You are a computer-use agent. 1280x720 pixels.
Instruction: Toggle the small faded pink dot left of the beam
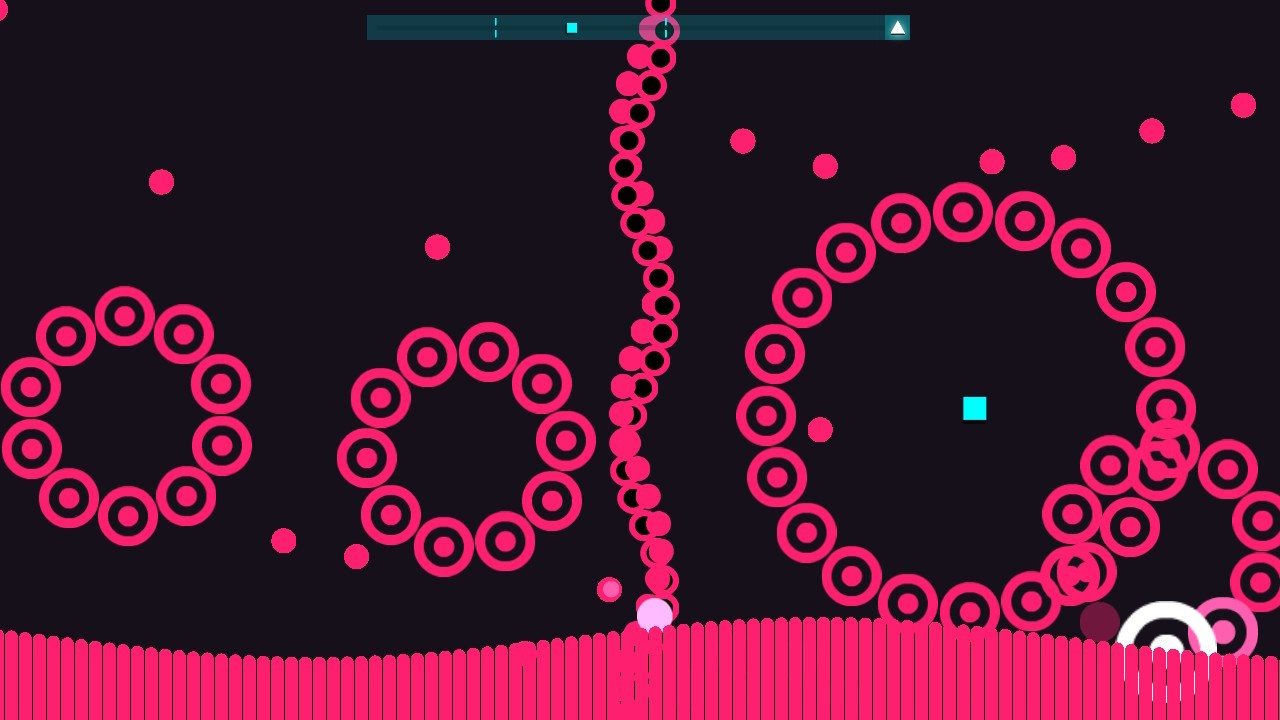pyautogui.click(x=608, y=589)
